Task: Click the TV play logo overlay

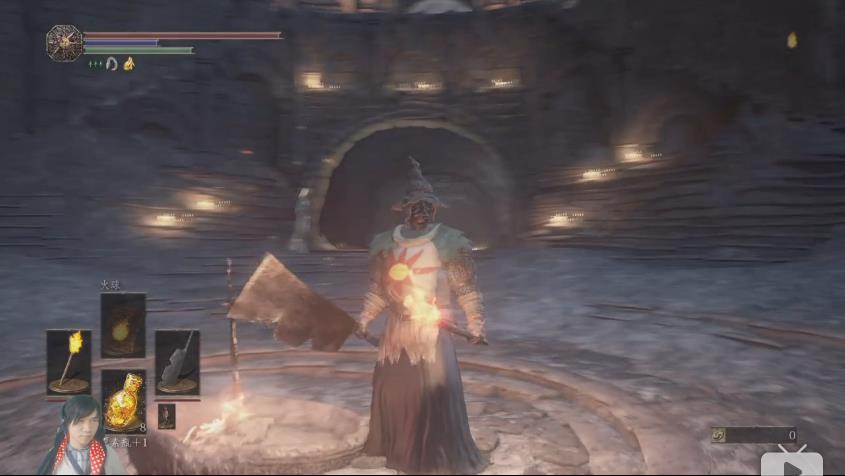Action: [791, 462]
